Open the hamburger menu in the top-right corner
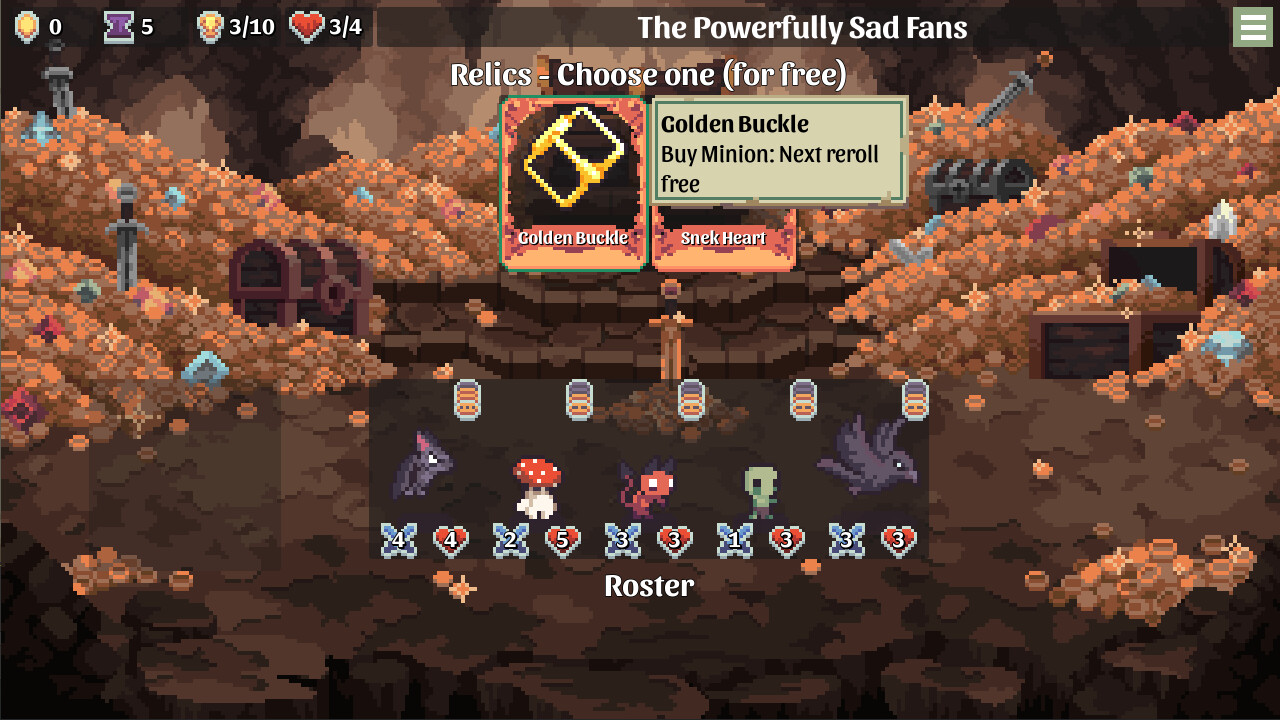Image resolution: width=1280 pixels, height=720 pixels. (x=1253, y=27)
